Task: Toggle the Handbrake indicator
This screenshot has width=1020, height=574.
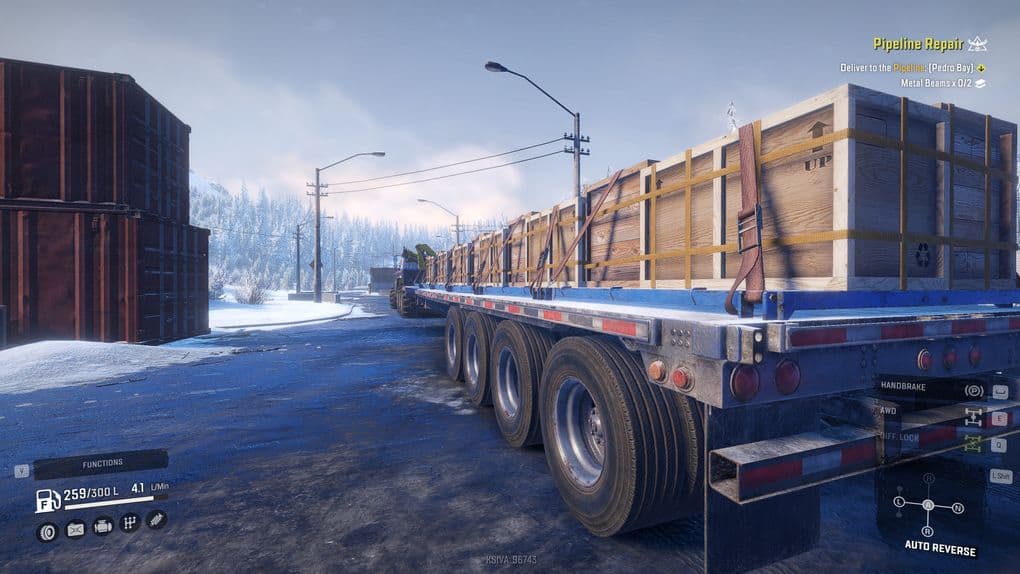Action: [x=973, y=391]
